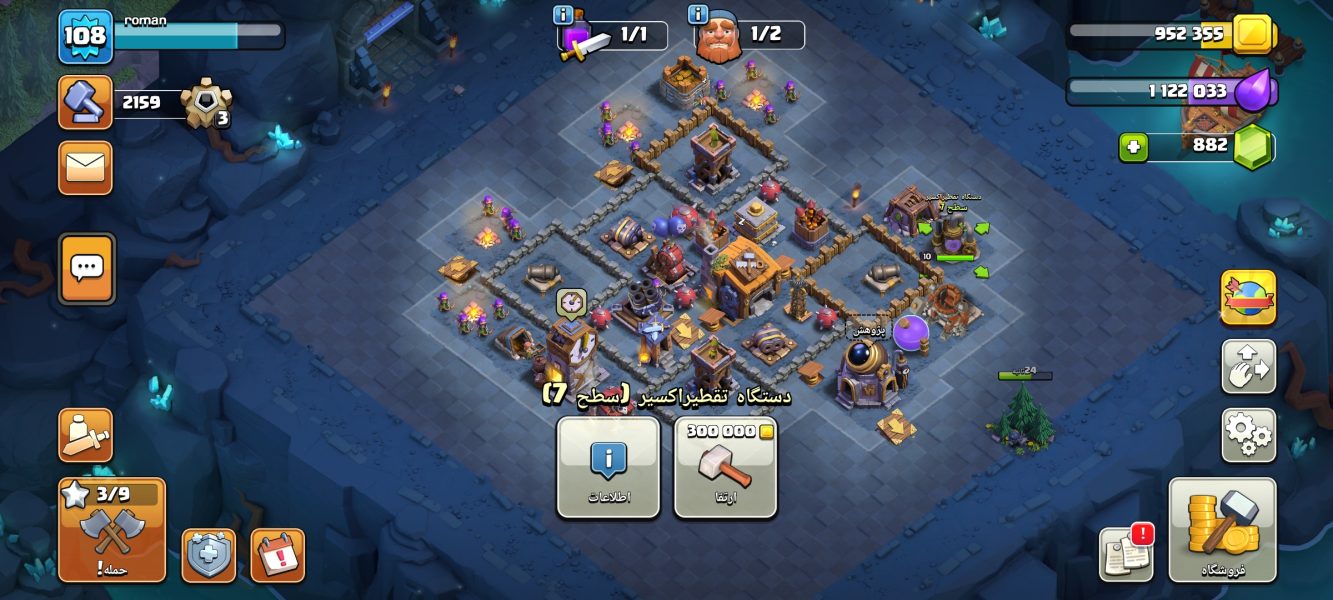Open the events calendar button
The height and width of the screenshot is (600, 1333).
point(277,555)
